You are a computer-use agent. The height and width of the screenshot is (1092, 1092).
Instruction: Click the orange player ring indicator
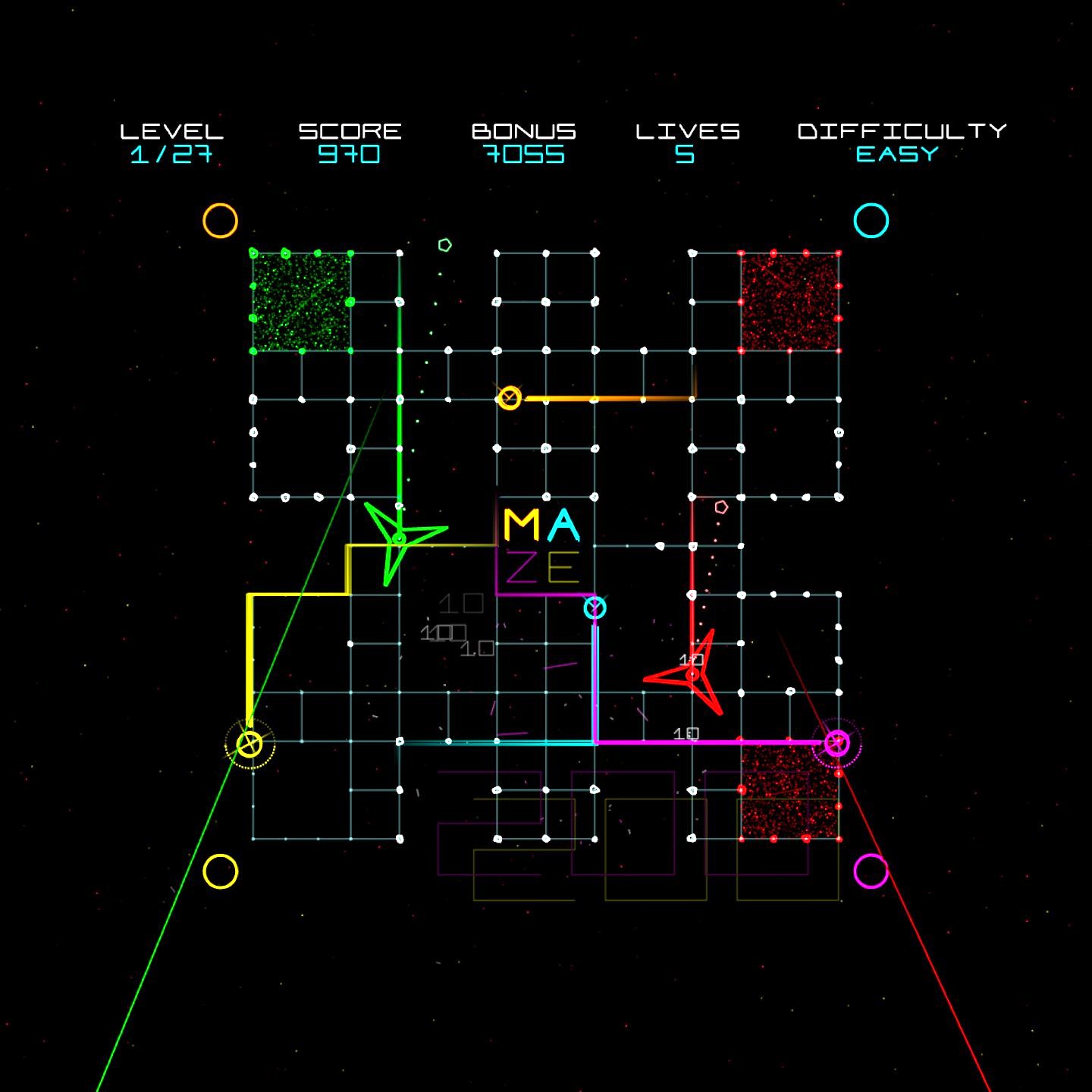point(220,221)
